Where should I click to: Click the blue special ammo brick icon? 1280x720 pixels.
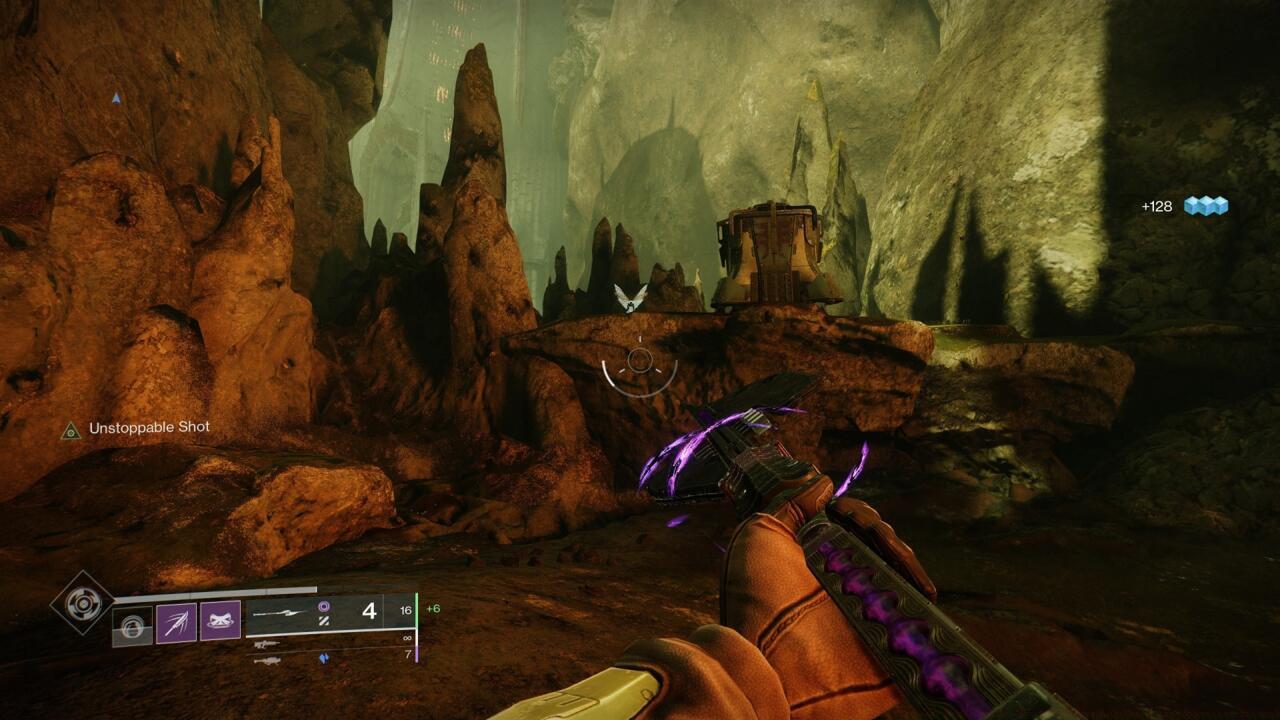tap(324, 657)
